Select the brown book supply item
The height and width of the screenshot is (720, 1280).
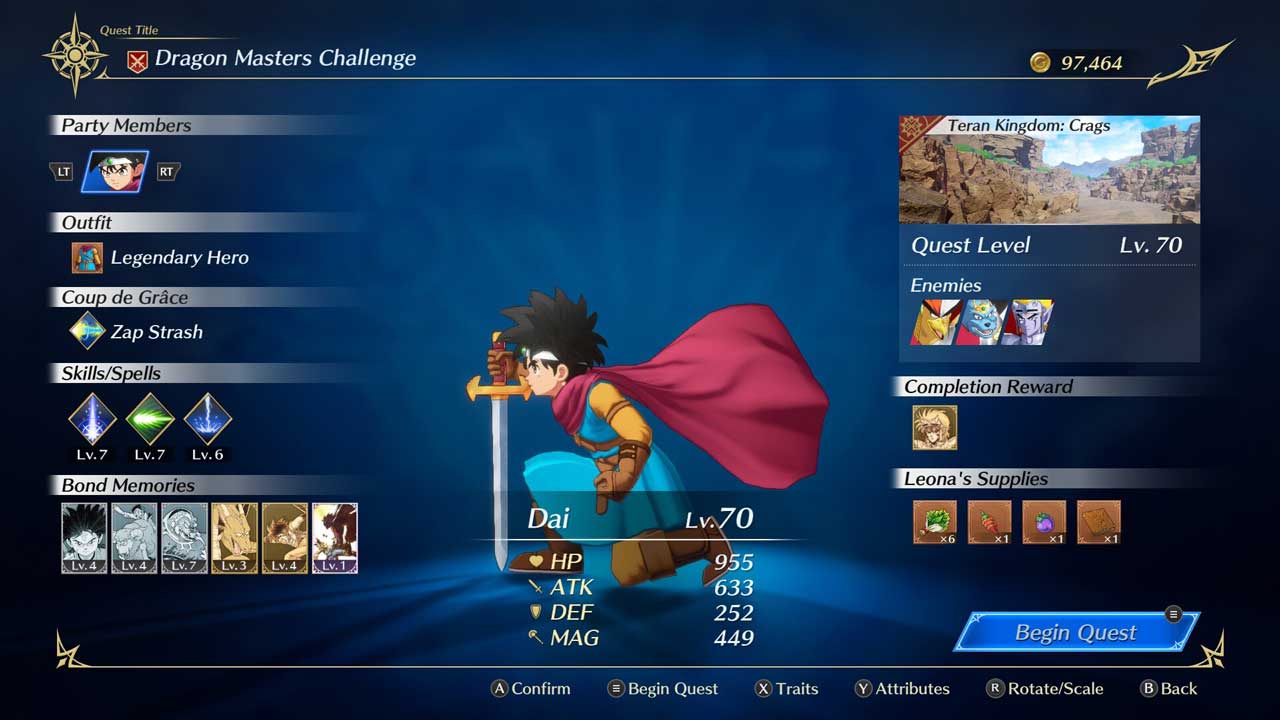point(1098,522)
